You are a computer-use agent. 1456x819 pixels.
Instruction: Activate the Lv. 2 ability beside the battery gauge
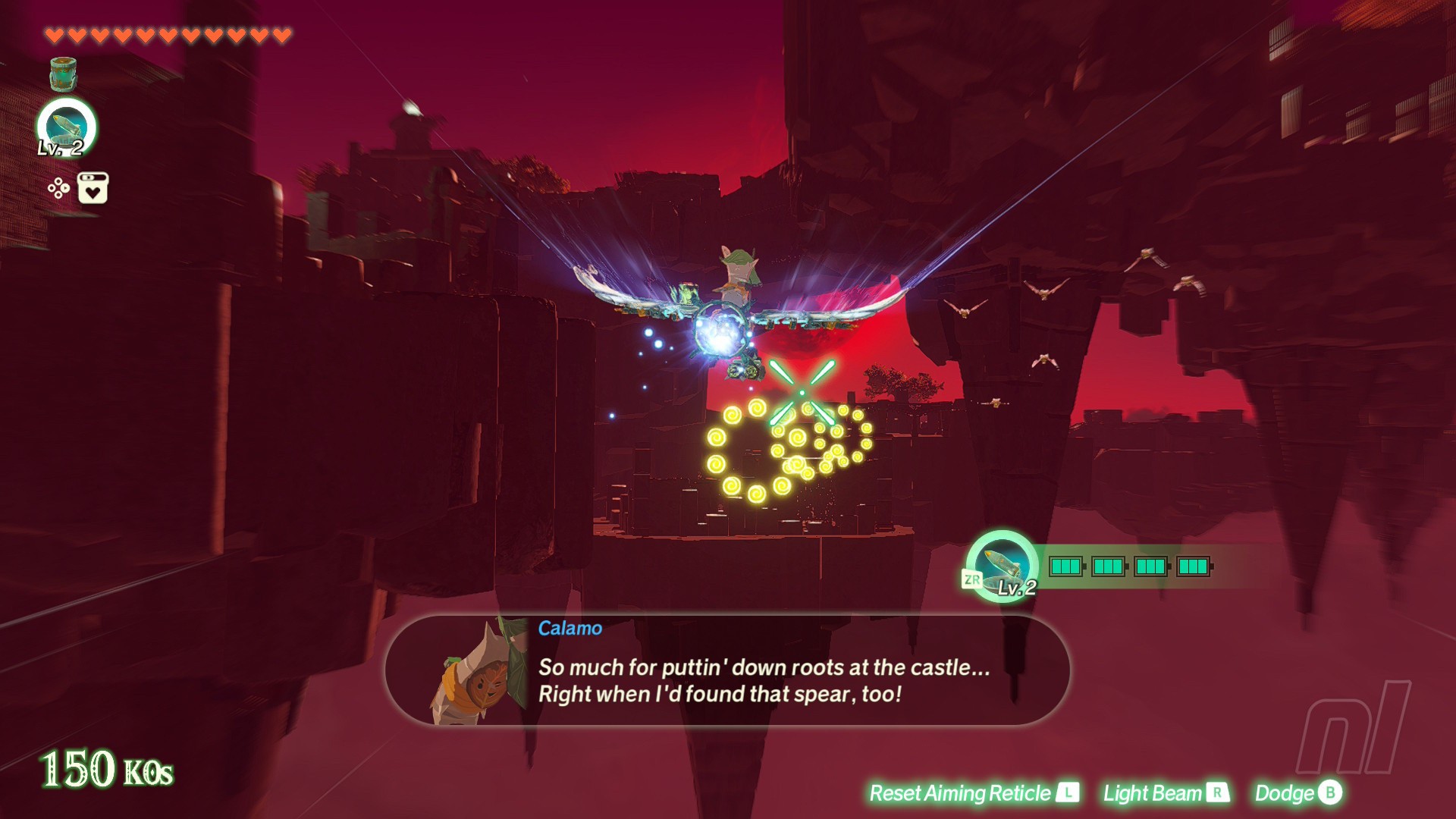click(x=1002, y=566)
